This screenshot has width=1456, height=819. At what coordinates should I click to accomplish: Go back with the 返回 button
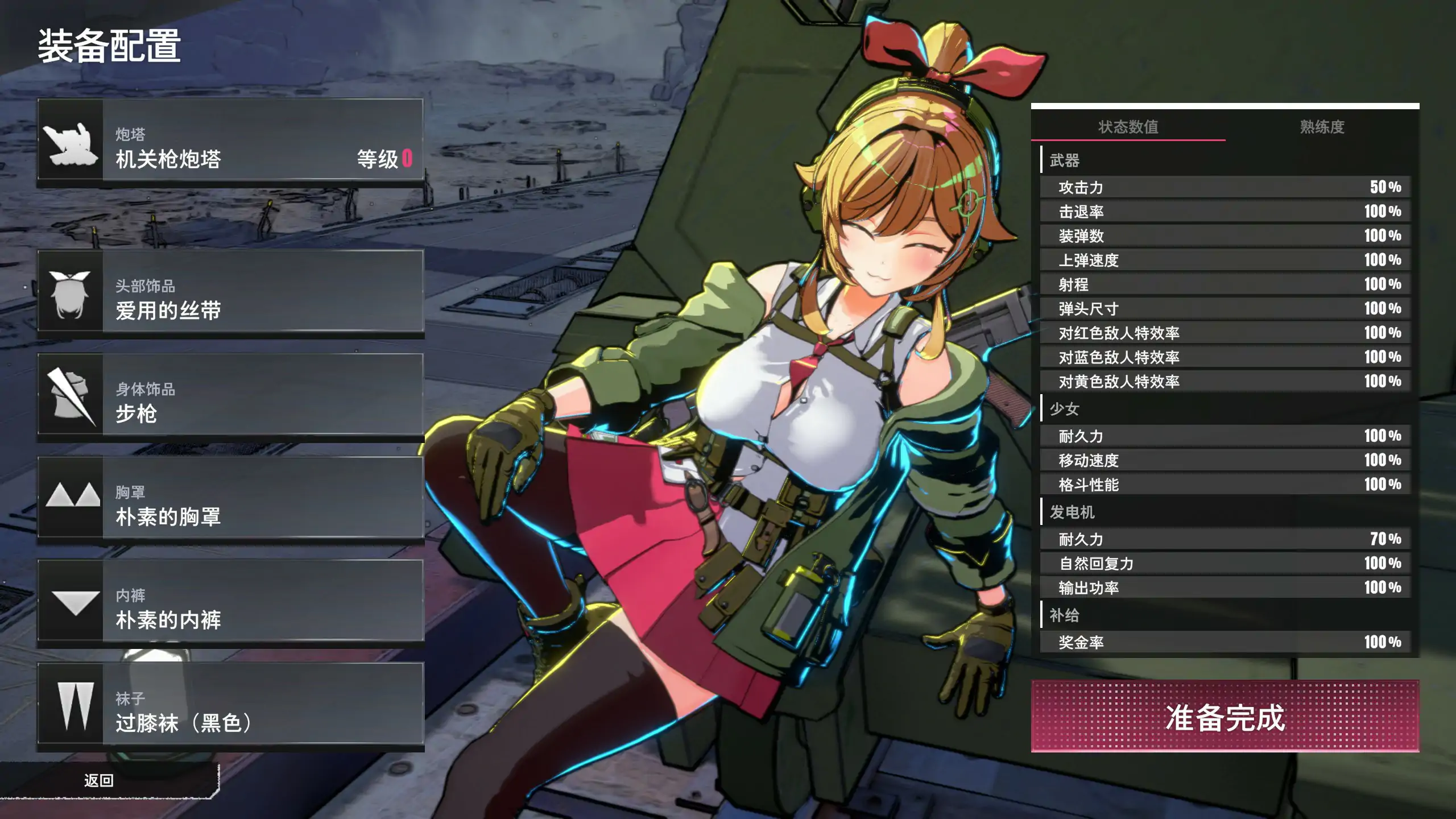click(x=100, y=780)
